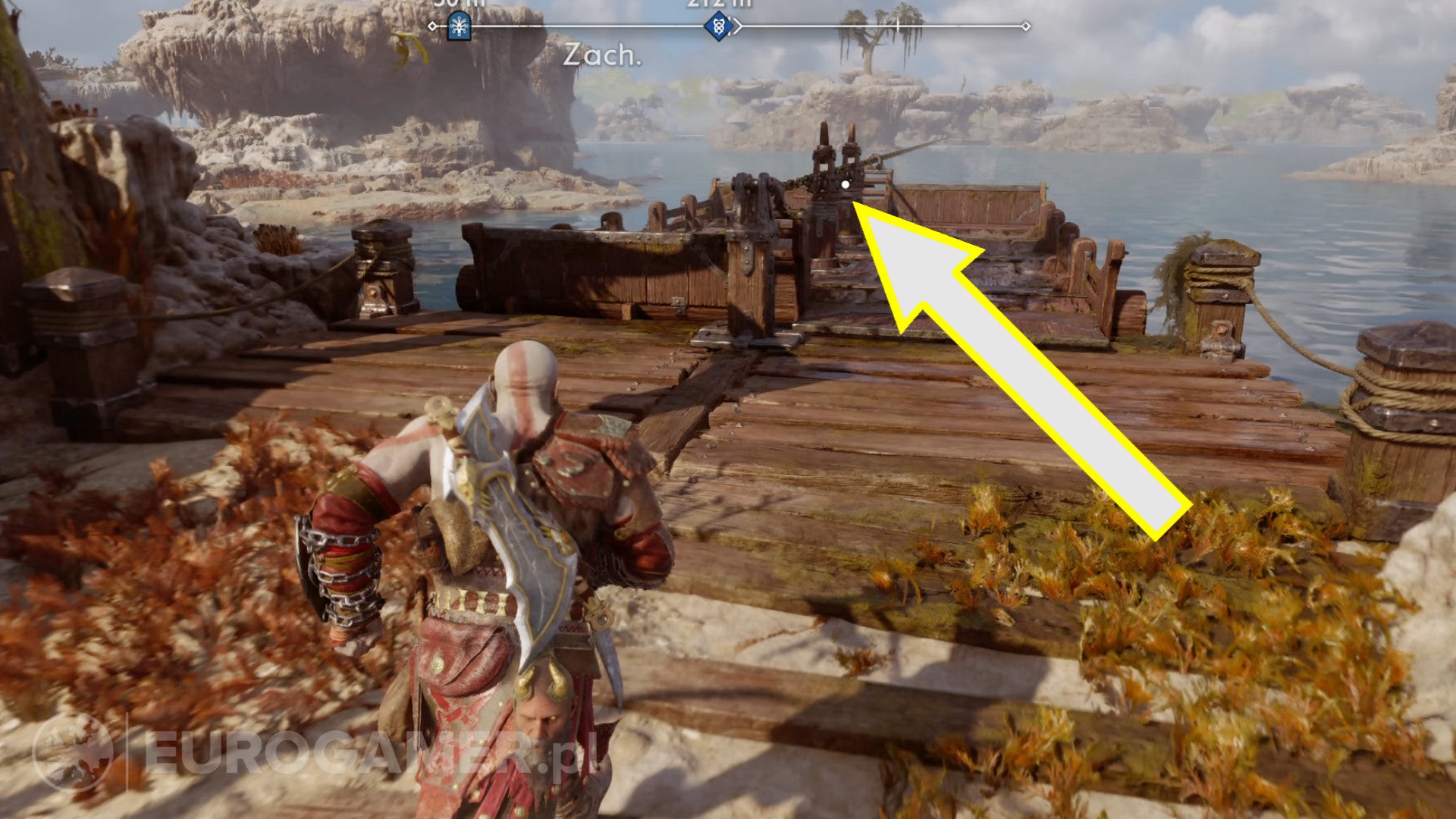Click the small chevron beside the quest marker
Viewport: 1456px width, 819px height.
[737, 26]
